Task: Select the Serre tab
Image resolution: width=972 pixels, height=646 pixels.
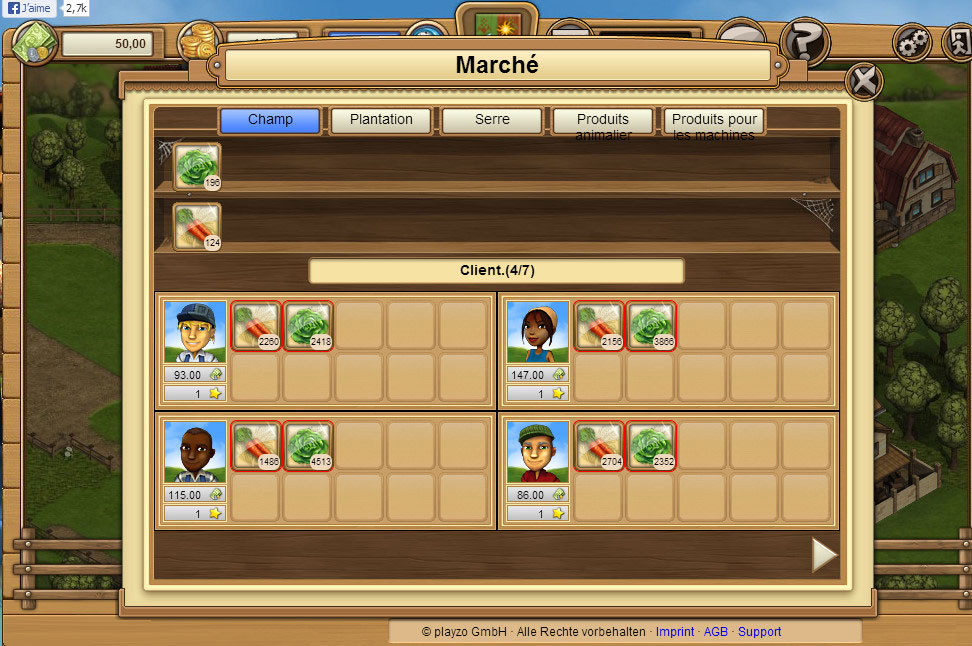Action: click(492, 121)
